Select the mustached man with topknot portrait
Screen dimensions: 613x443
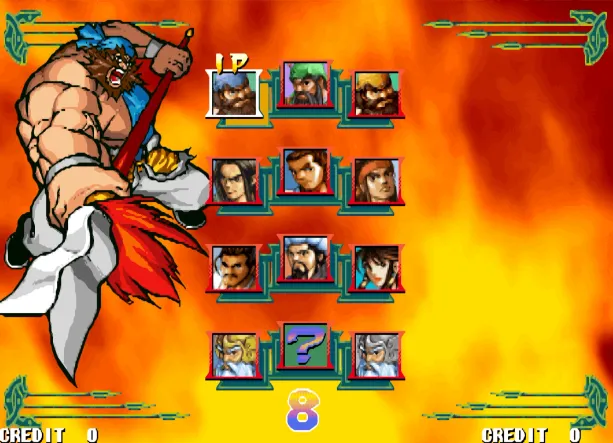234,267
